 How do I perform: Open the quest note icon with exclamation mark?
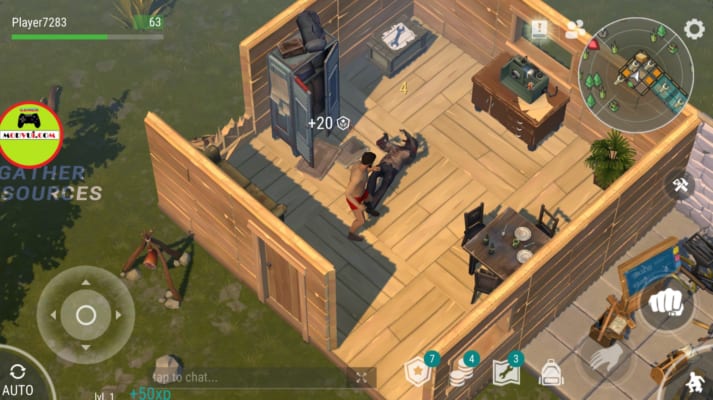point(540,30)
